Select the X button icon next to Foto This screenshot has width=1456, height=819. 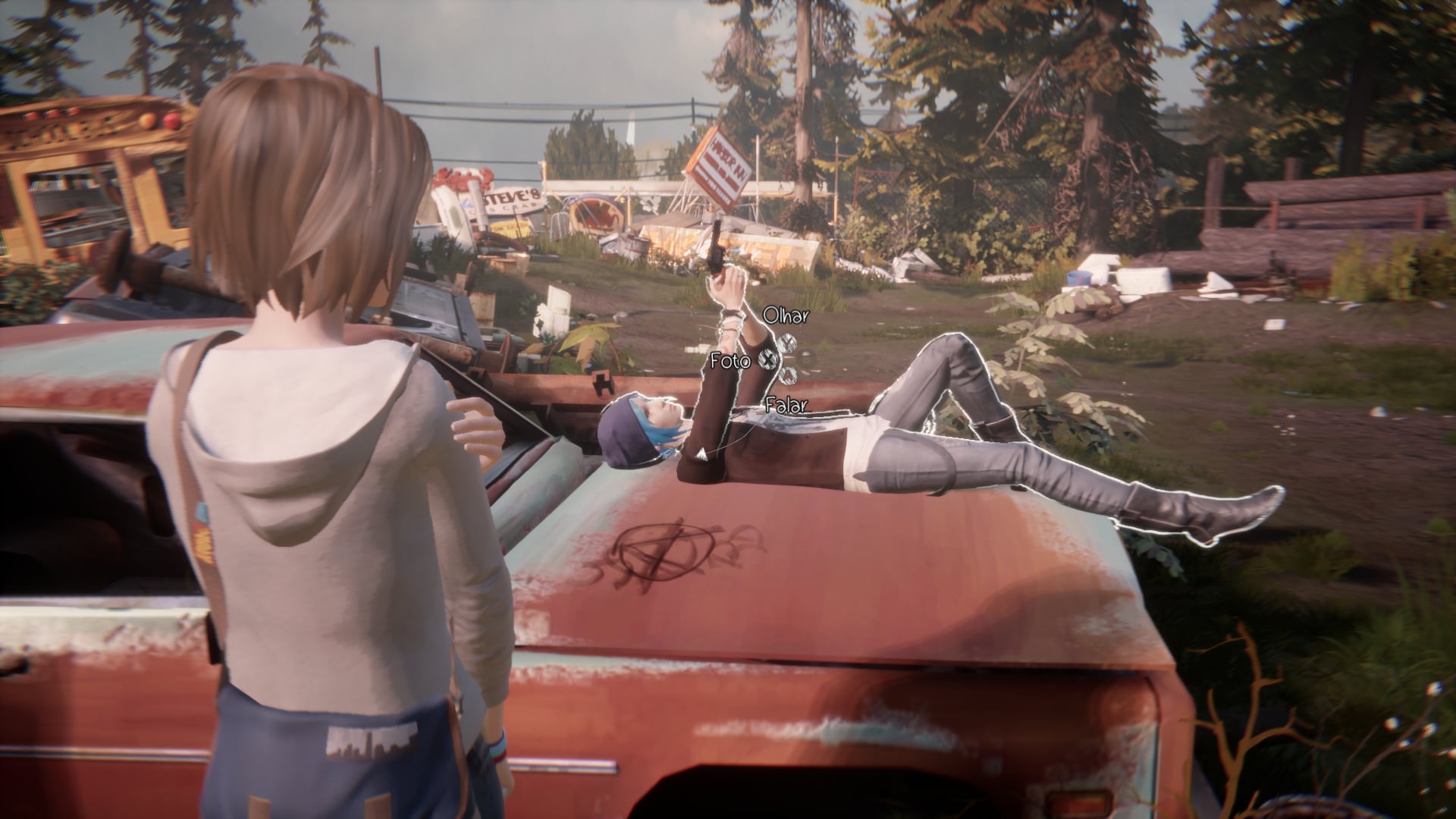click(x=768, y=359)
